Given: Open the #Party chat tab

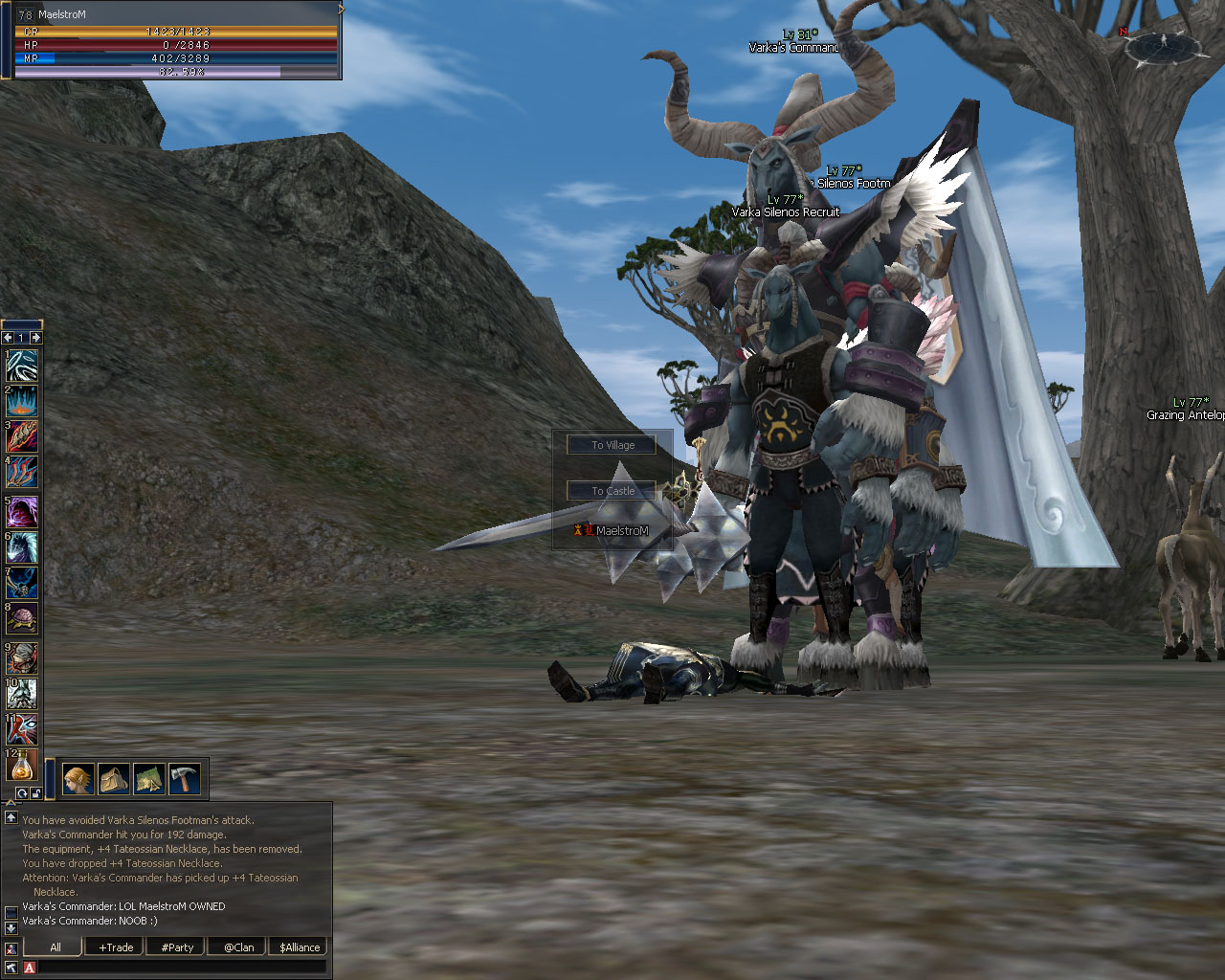Looking at the screenshot, I should [177, 947].
